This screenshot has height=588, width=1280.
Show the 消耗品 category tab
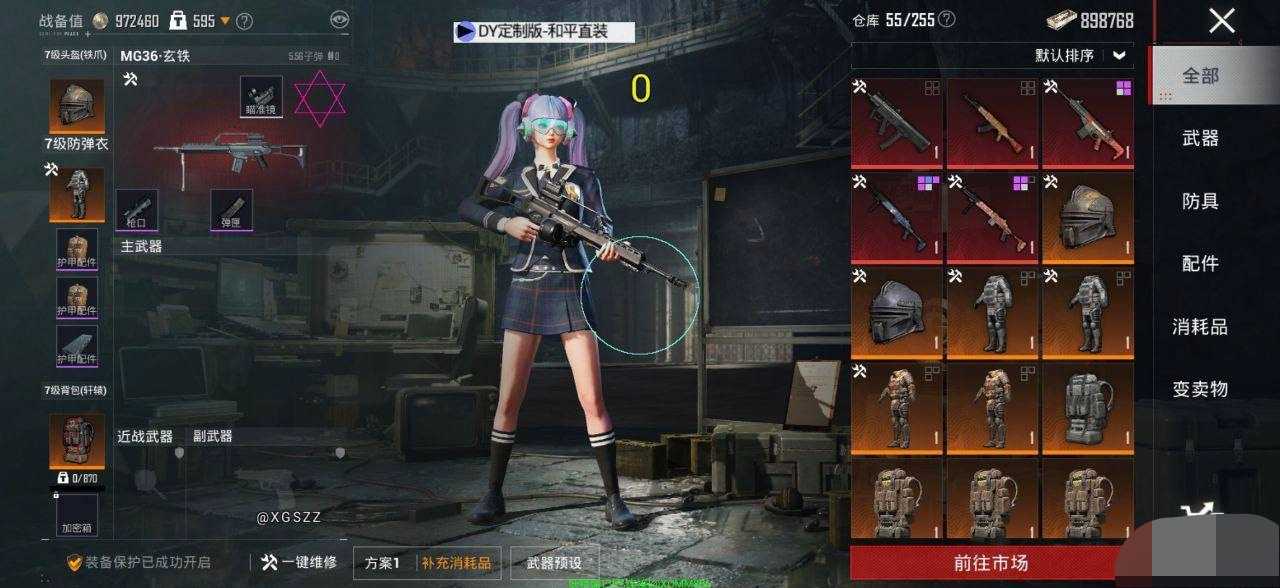tap(1200, 326)
